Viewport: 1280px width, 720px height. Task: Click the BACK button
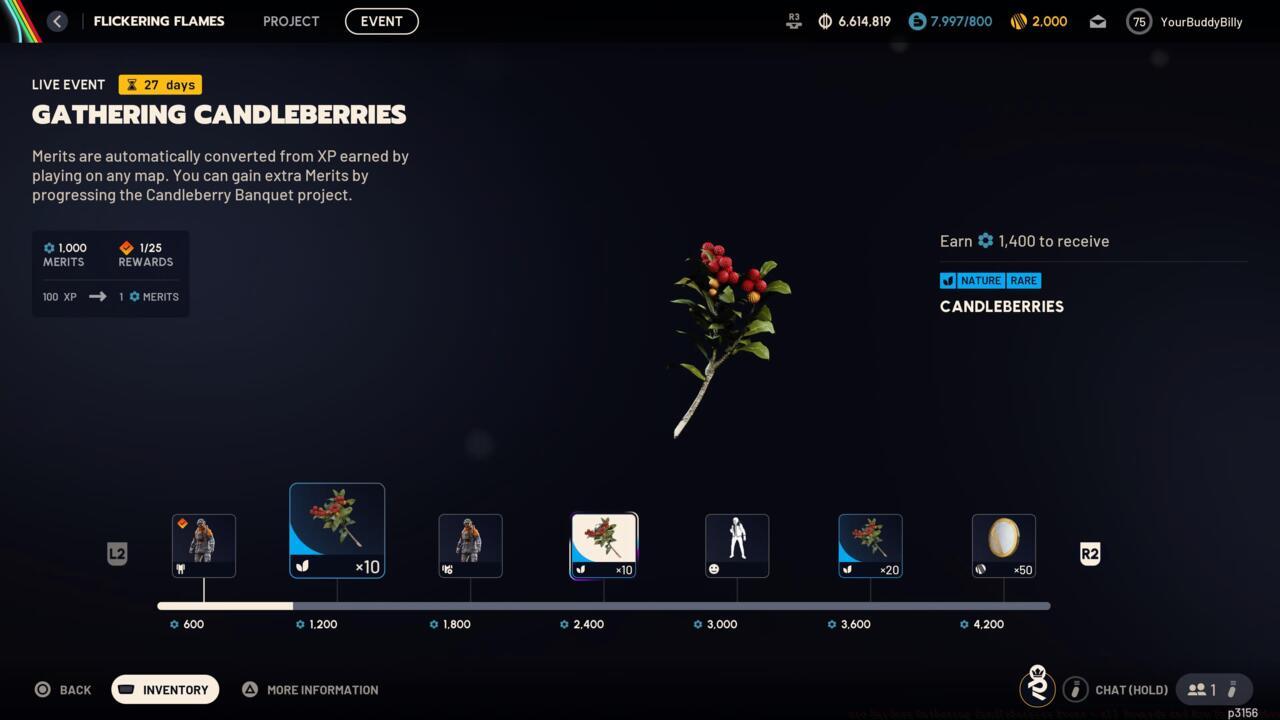(x=63, y=689)
